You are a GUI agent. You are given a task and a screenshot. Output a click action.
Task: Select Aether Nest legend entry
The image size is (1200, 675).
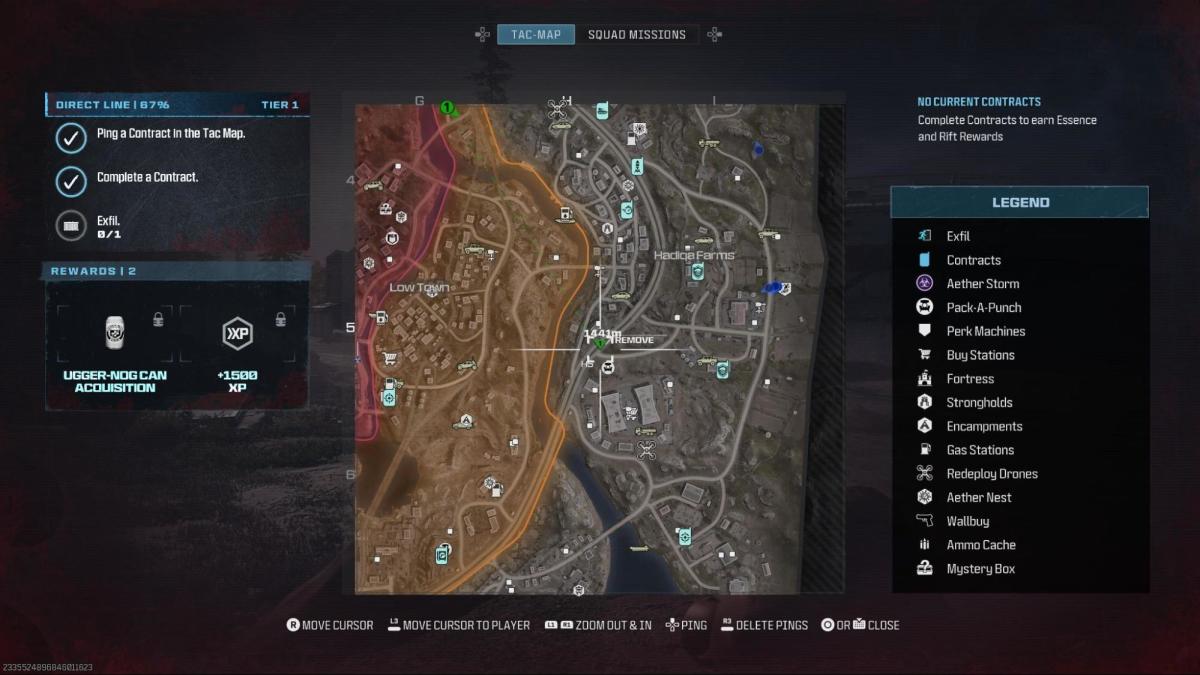tap(978, 498)
